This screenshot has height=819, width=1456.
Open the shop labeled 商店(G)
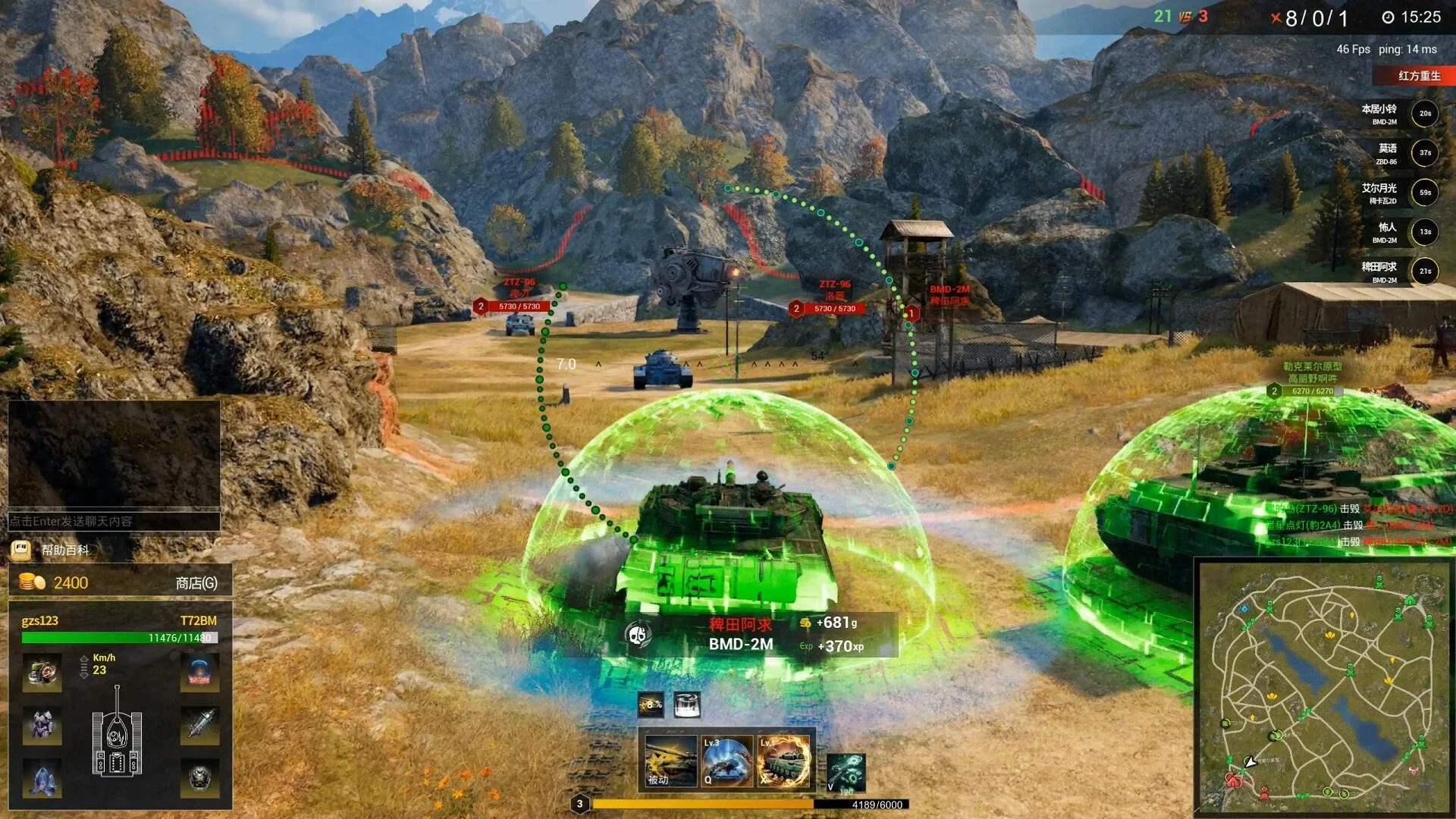pos(196,582)
